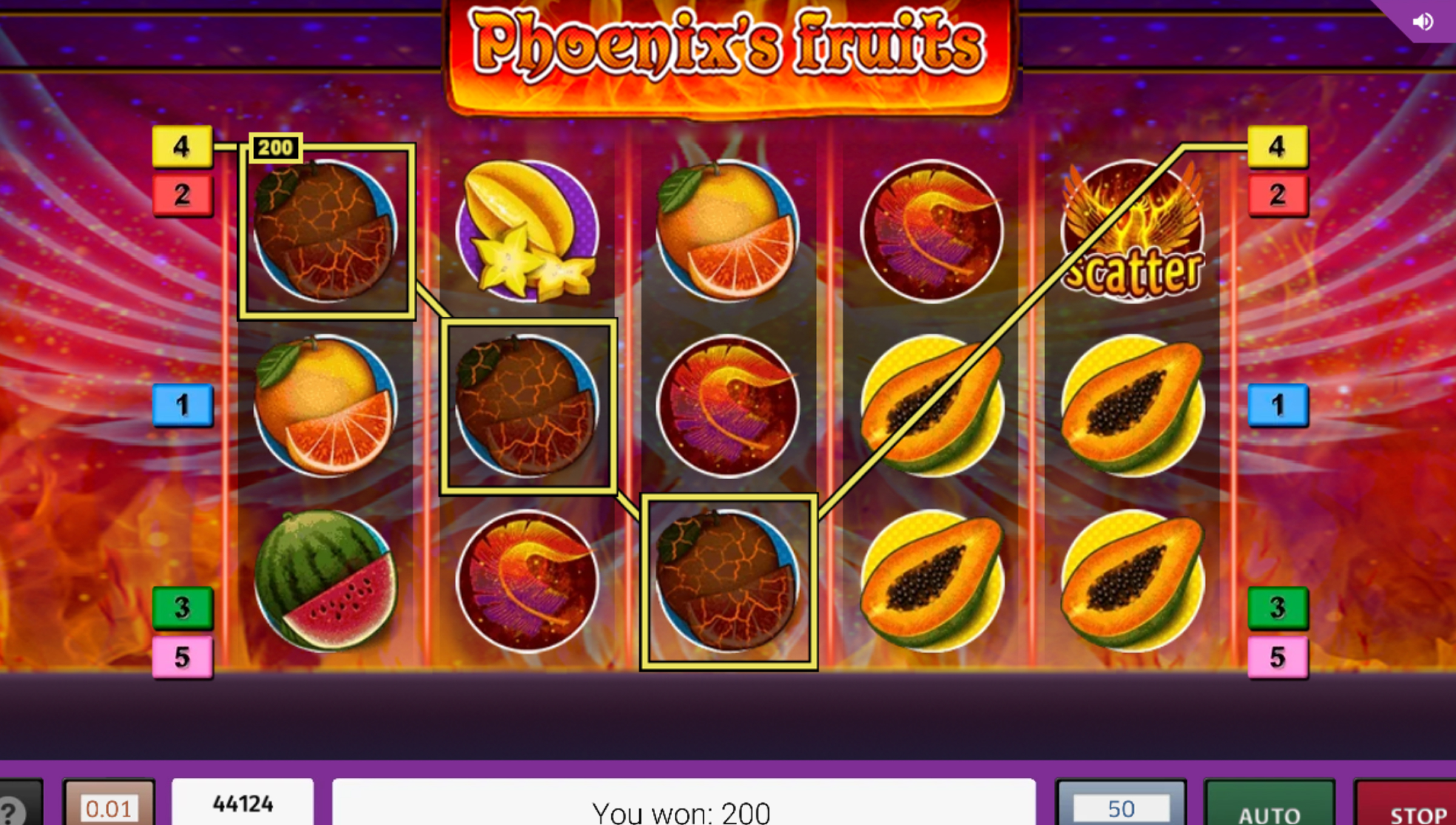Choose blue payline 1 marker right of reels
The image size is (1456, 825).
pos(1278,405)
